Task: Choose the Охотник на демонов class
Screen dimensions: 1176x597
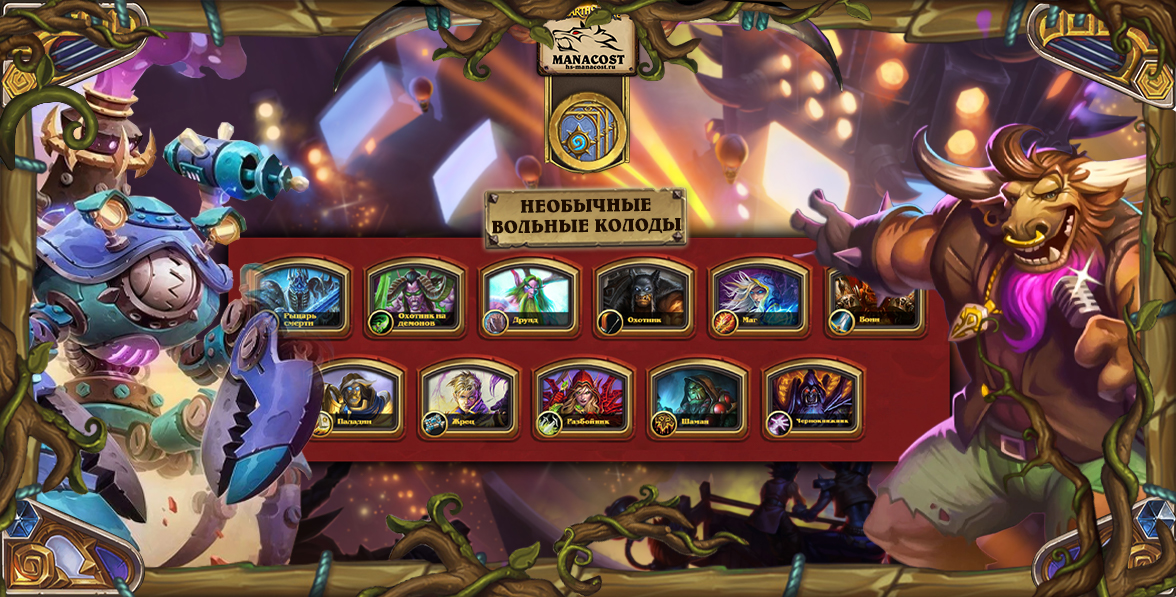Action: pyautogui.click(x=415, y=298)
